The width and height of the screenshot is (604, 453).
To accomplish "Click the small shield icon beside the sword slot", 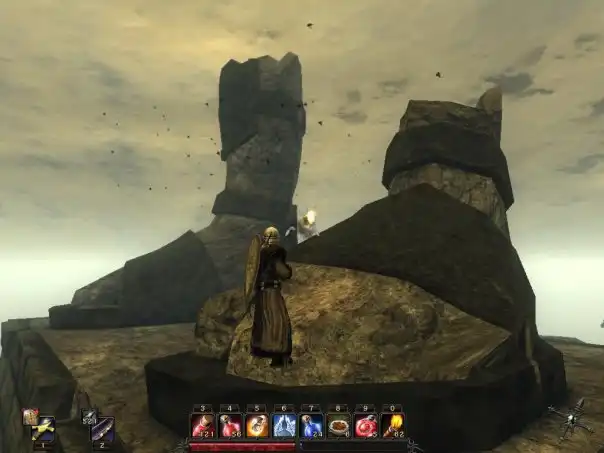I will (x=30, y=416).
